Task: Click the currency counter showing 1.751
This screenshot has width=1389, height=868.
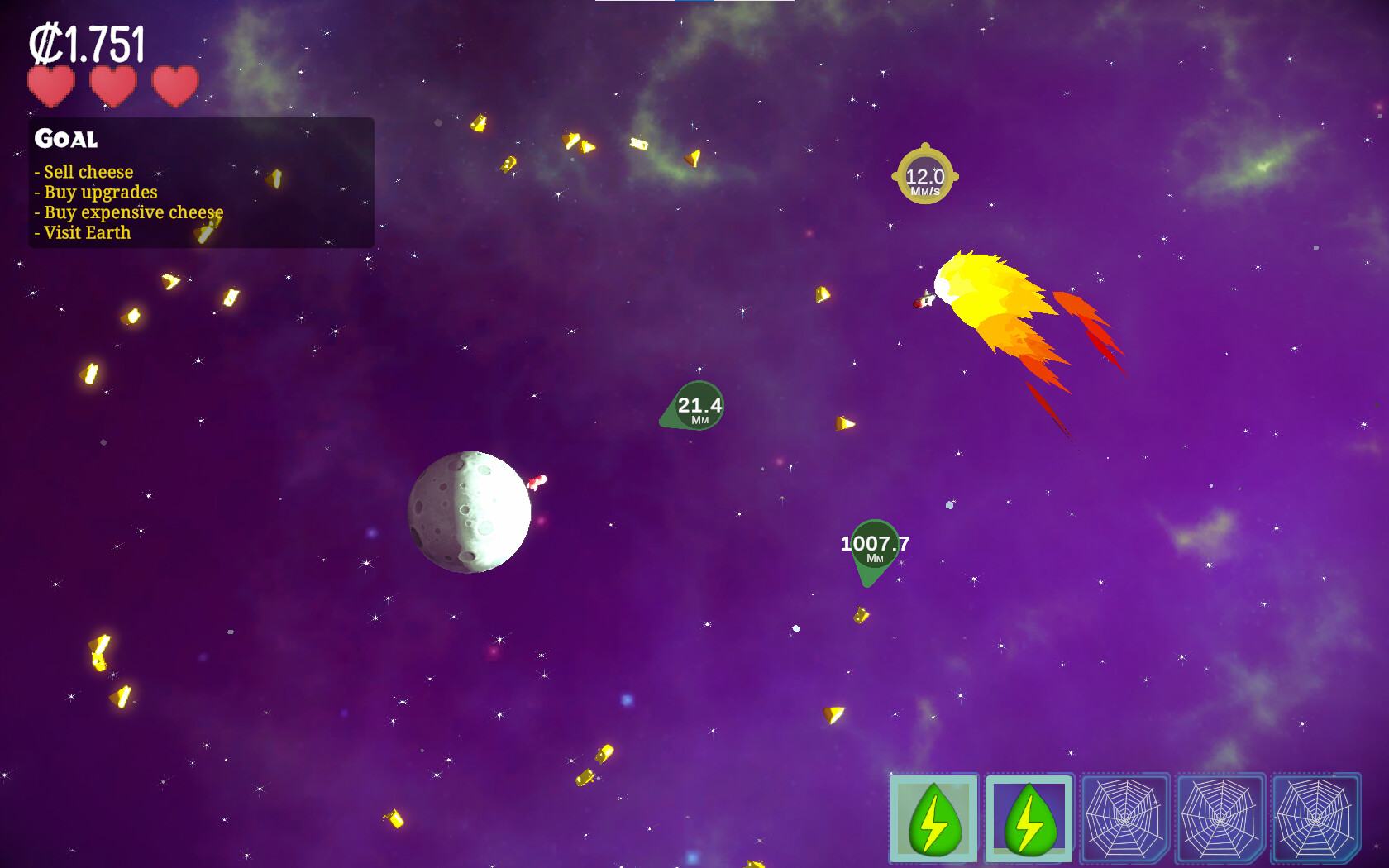Action: (x=87, y=43)
